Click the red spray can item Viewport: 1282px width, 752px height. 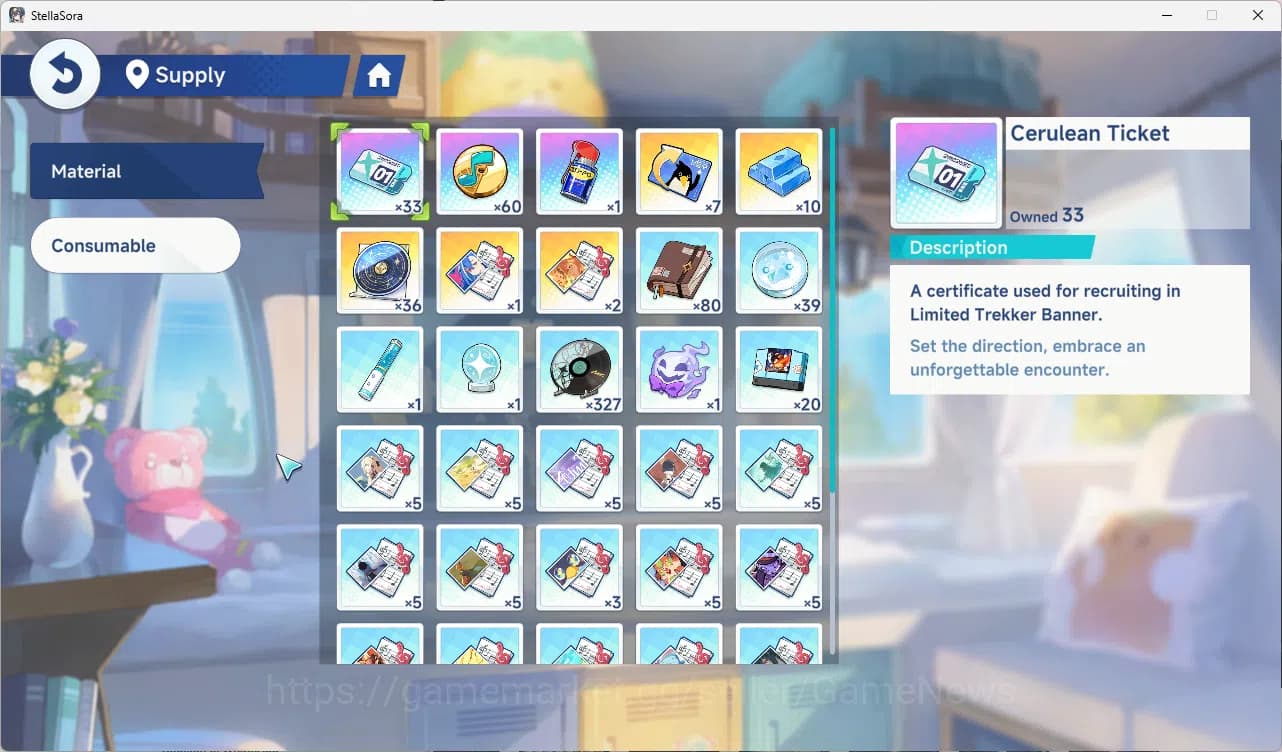pyautogui.click(x=580, y=170)
